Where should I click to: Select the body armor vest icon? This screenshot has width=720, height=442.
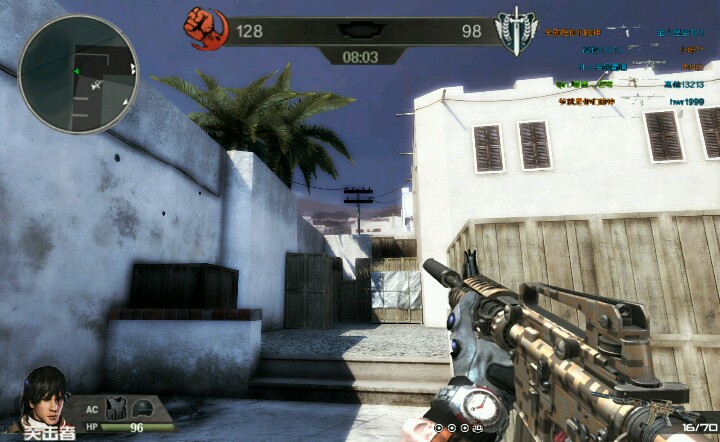pos(116,409)
